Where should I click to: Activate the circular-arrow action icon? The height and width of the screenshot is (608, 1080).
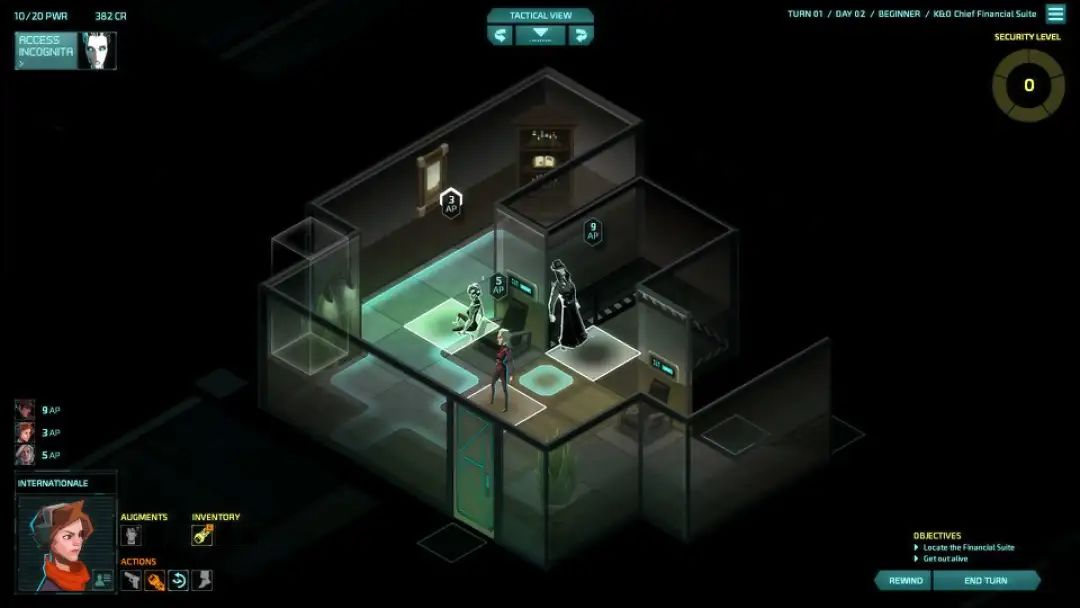pos(179,580)
